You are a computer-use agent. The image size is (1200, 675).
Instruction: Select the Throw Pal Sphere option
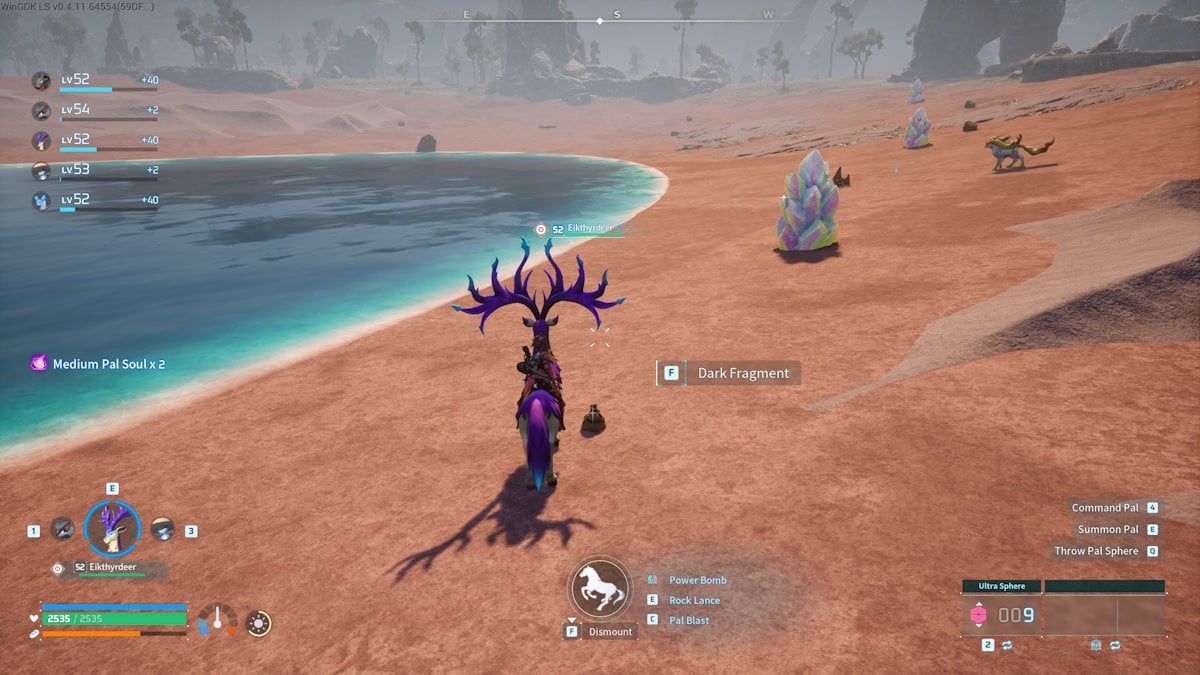coord(1096,551)
